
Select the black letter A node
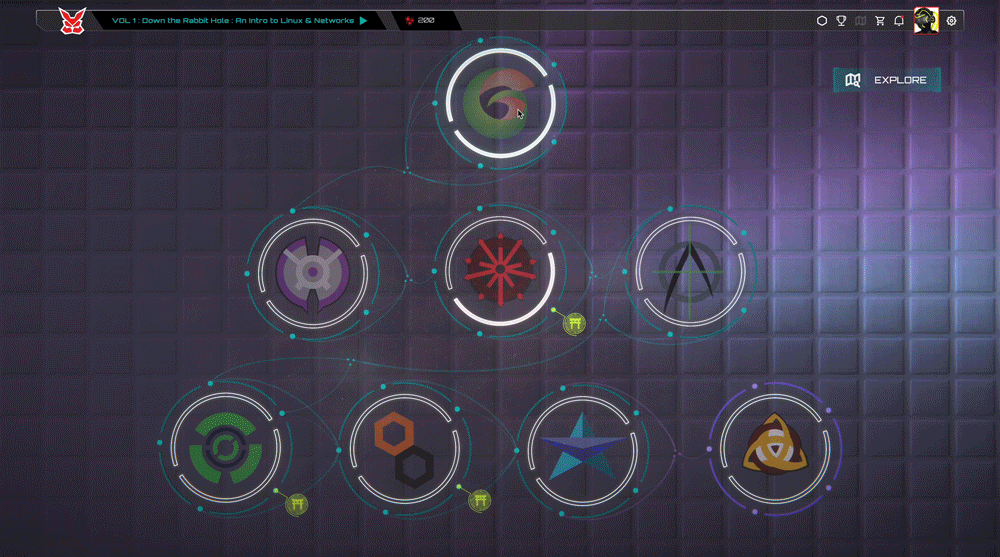688,270
